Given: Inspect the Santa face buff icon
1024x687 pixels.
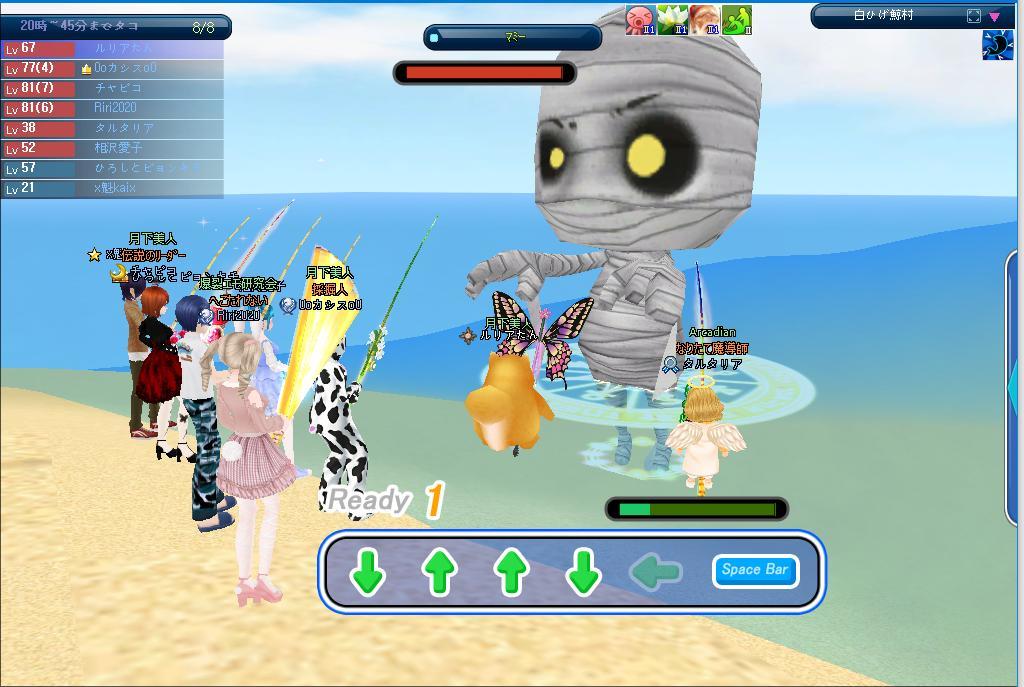Looking at the screenshot, I should [704, 20].
